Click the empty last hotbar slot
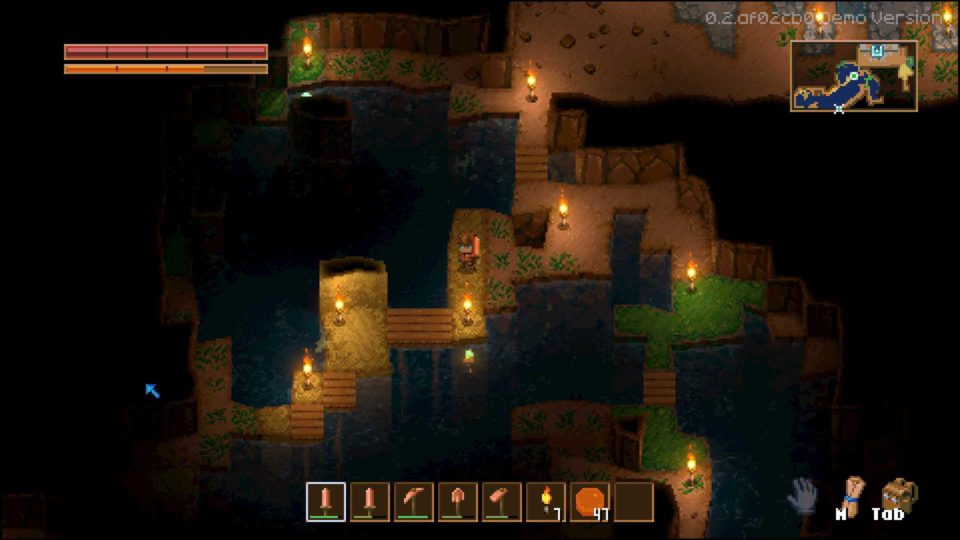The height and width of the screenshot is (540, 960). [x=634, y=501]
